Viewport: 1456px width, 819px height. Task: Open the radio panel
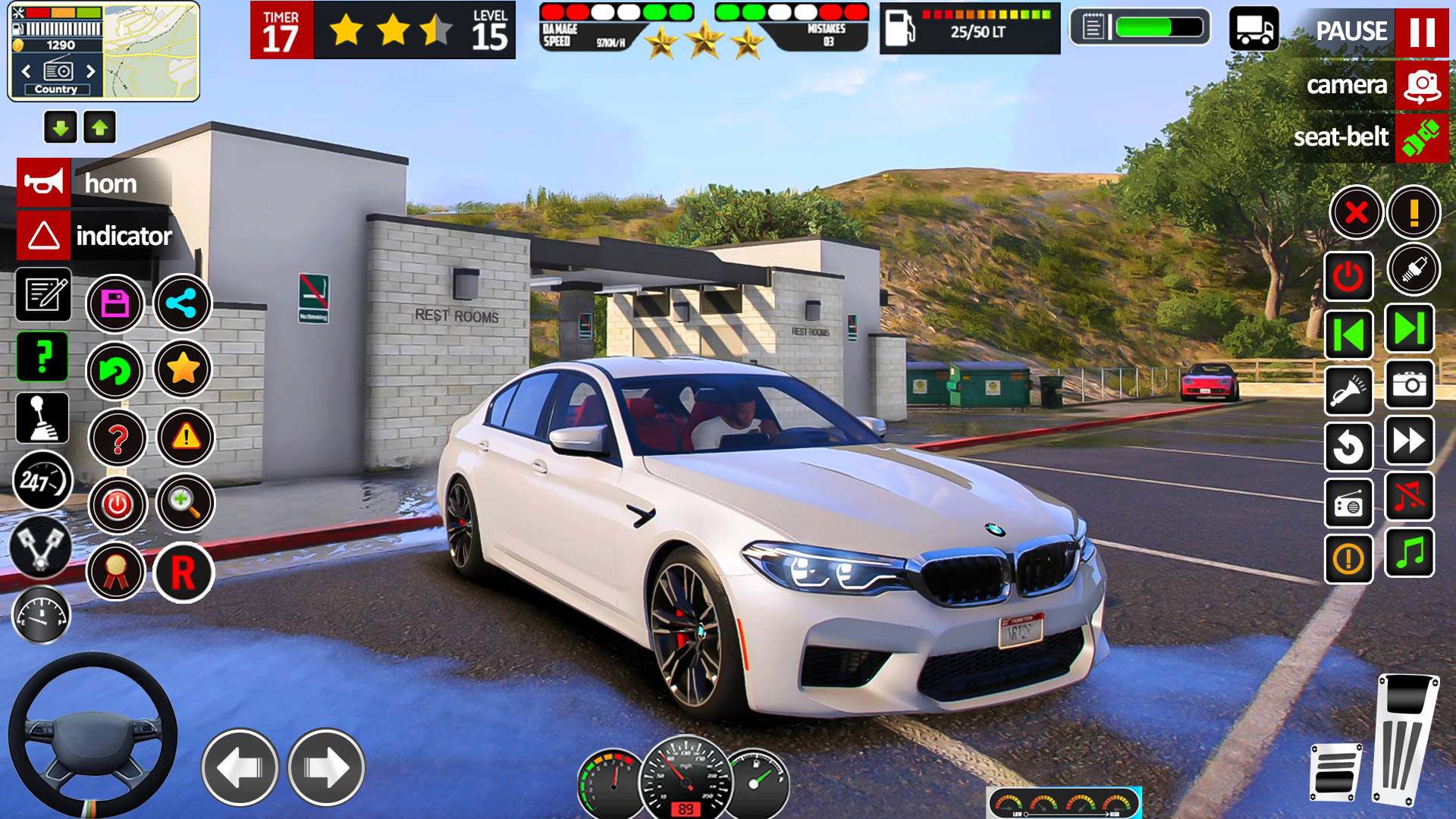pos(1348,504)
